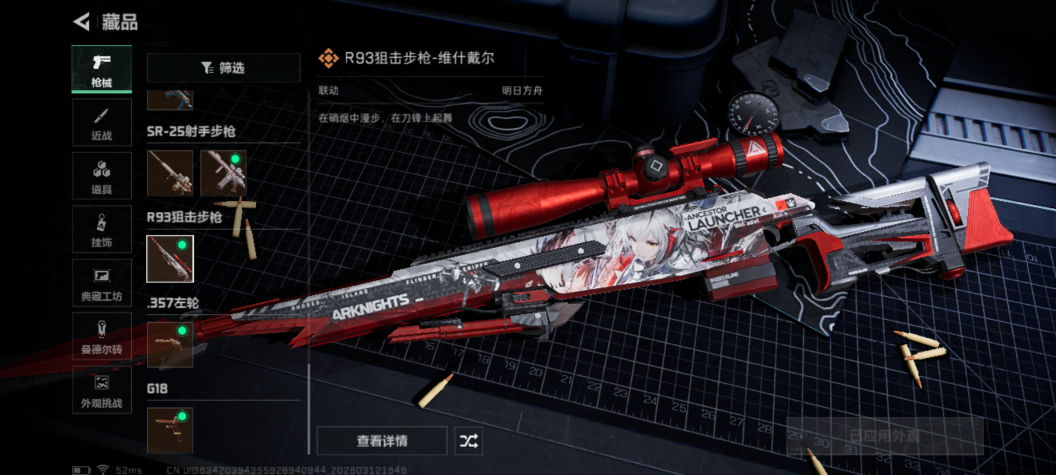The width and height of the screenshot is (1056, 475).
Task: Go back using the arrow beside 藏品
Action: coord(82,21)
